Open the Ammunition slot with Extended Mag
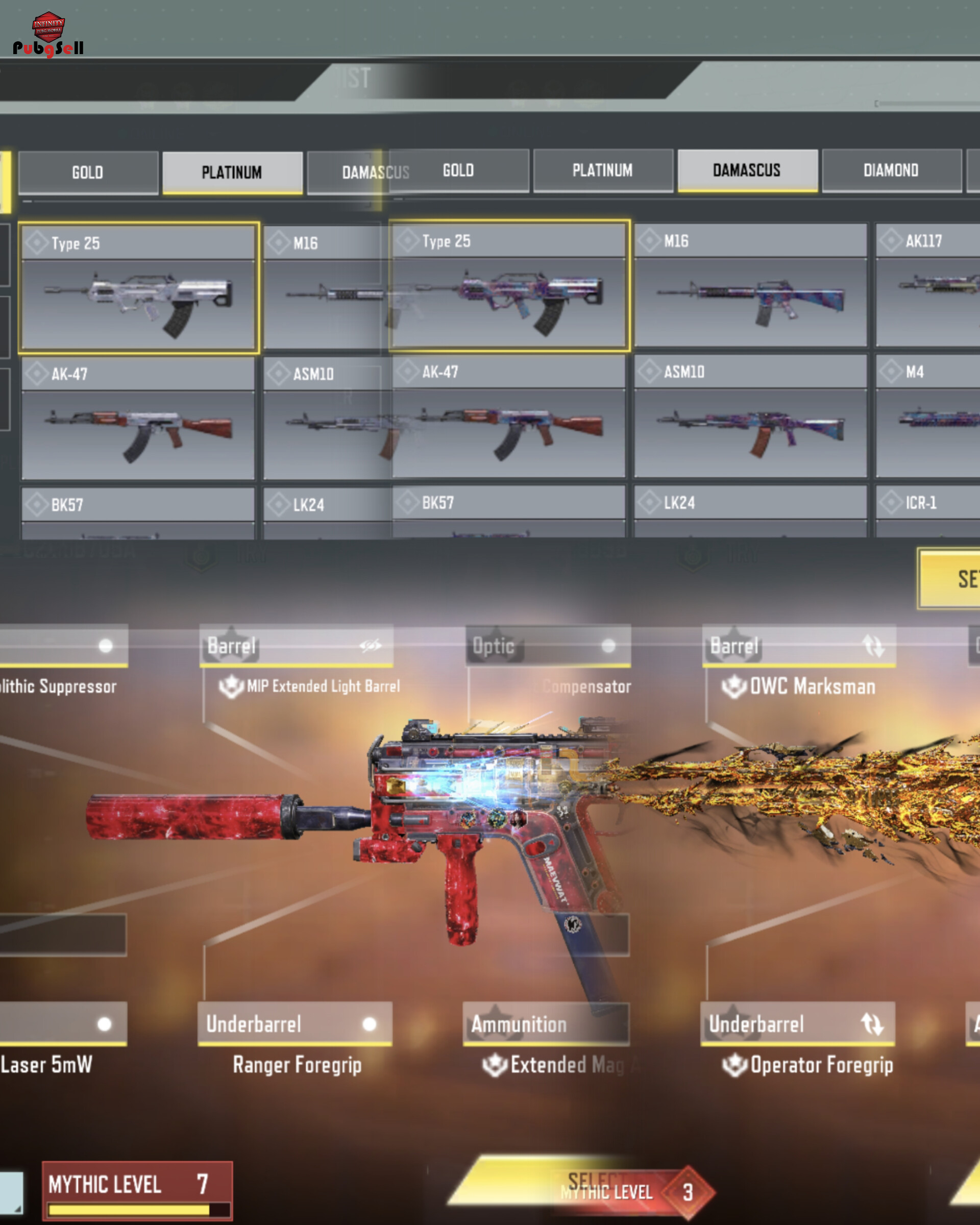The width and height of the screenshot is (980, 1225). click(x=546, y=1024)
